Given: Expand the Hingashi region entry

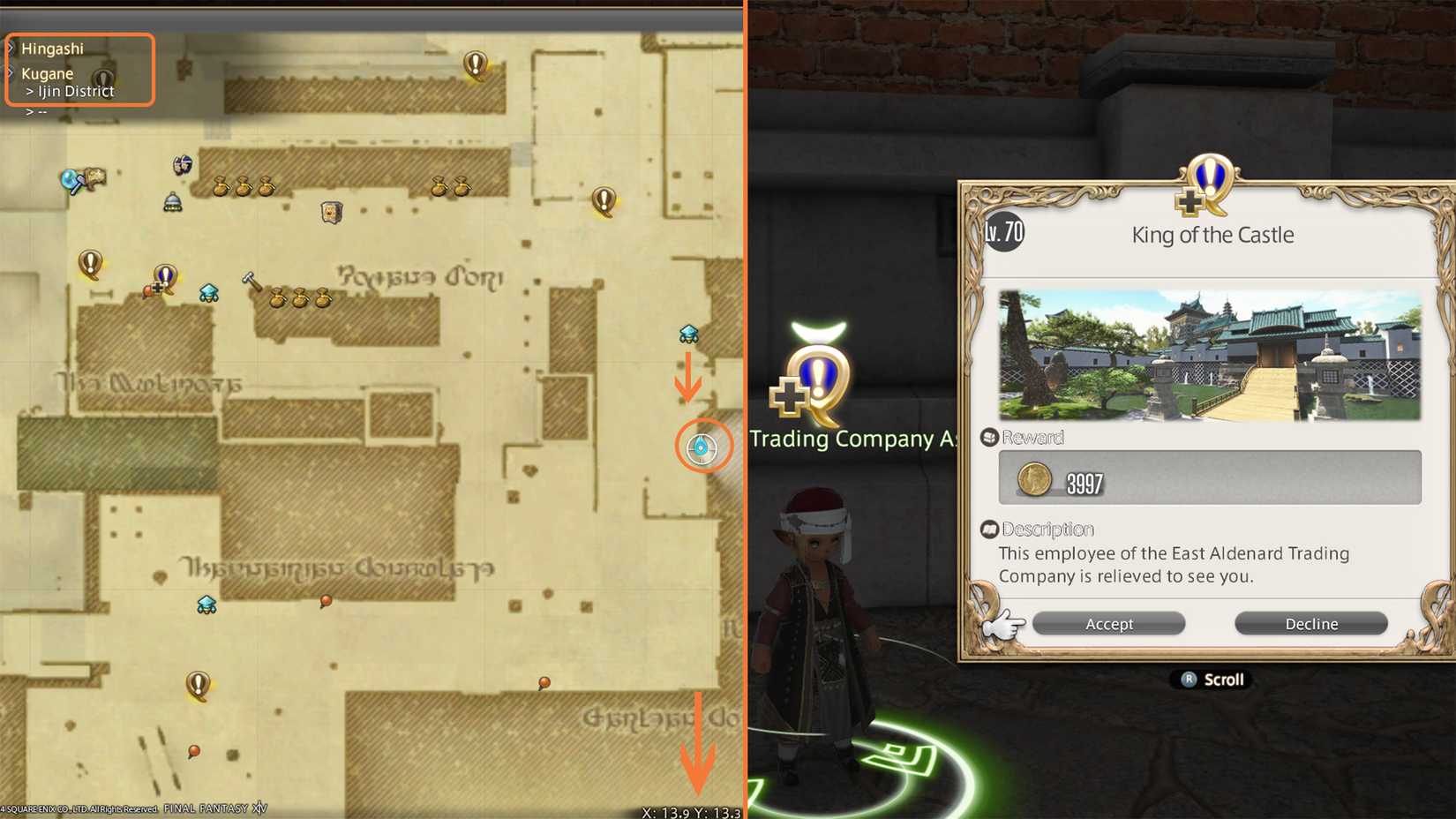Looking at the screenshot, I should point(53,49).
